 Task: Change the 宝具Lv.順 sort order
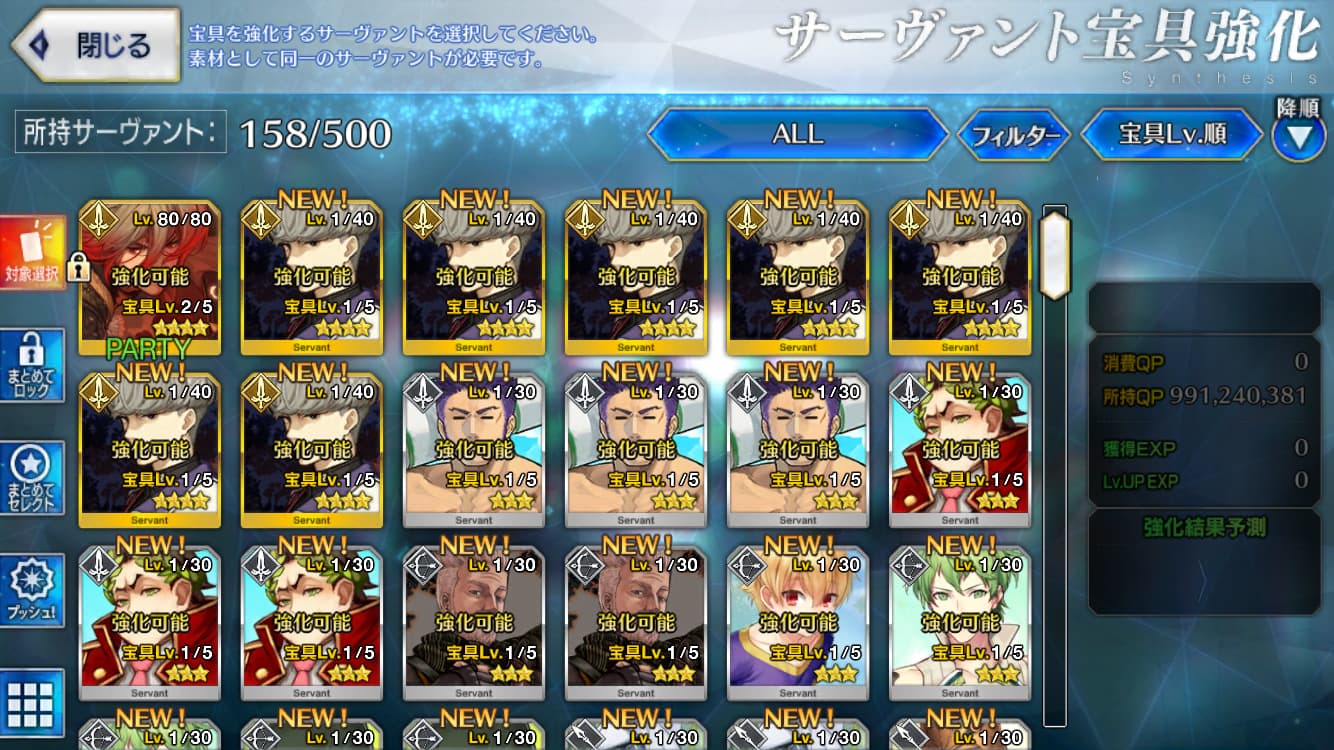tap(1172, 134)
